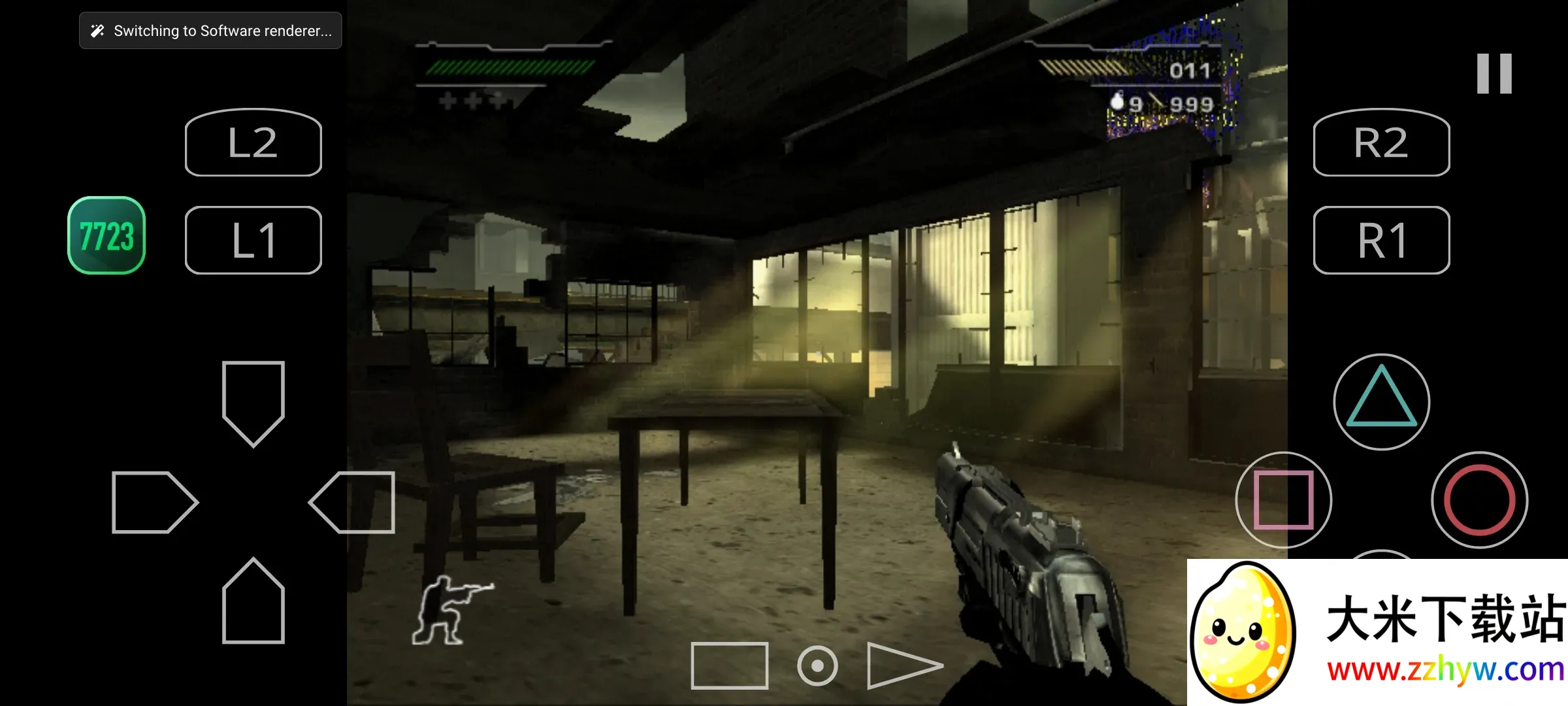Tap the R2 shoulder button
Viewport: 1568px width, 706px height.
click(1381, 143)
